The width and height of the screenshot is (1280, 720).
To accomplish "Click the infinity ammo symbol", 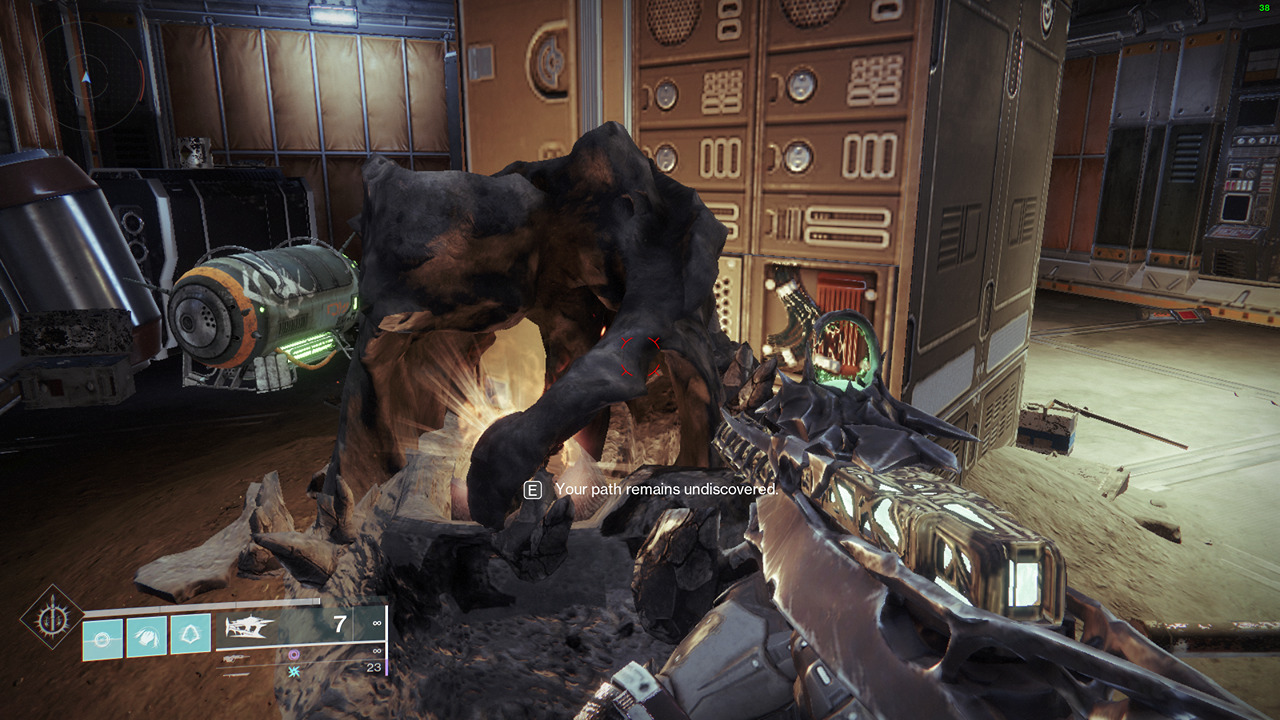I will click(375, 623).
